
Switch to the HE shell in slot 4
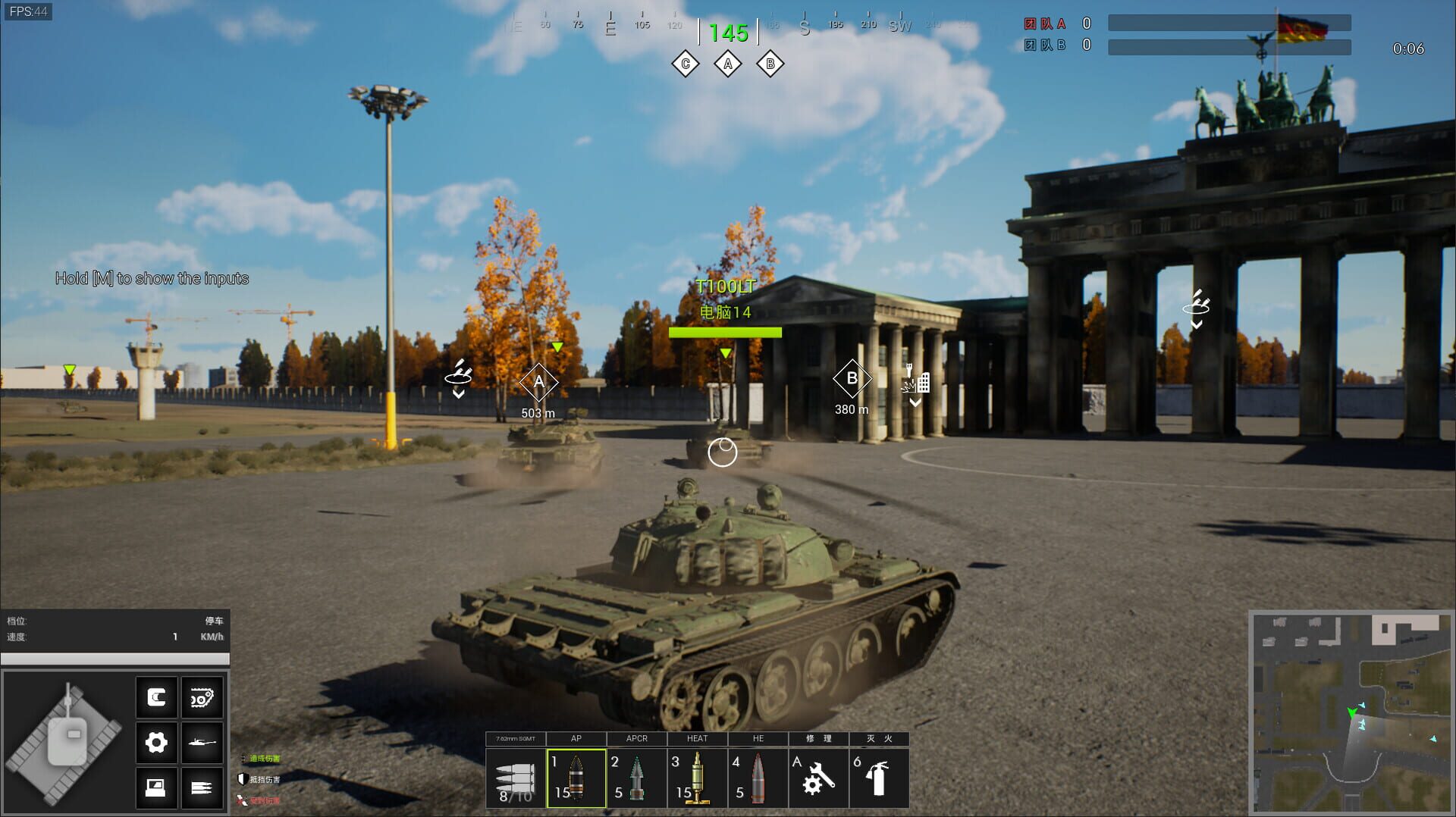[x=758, y=778]
